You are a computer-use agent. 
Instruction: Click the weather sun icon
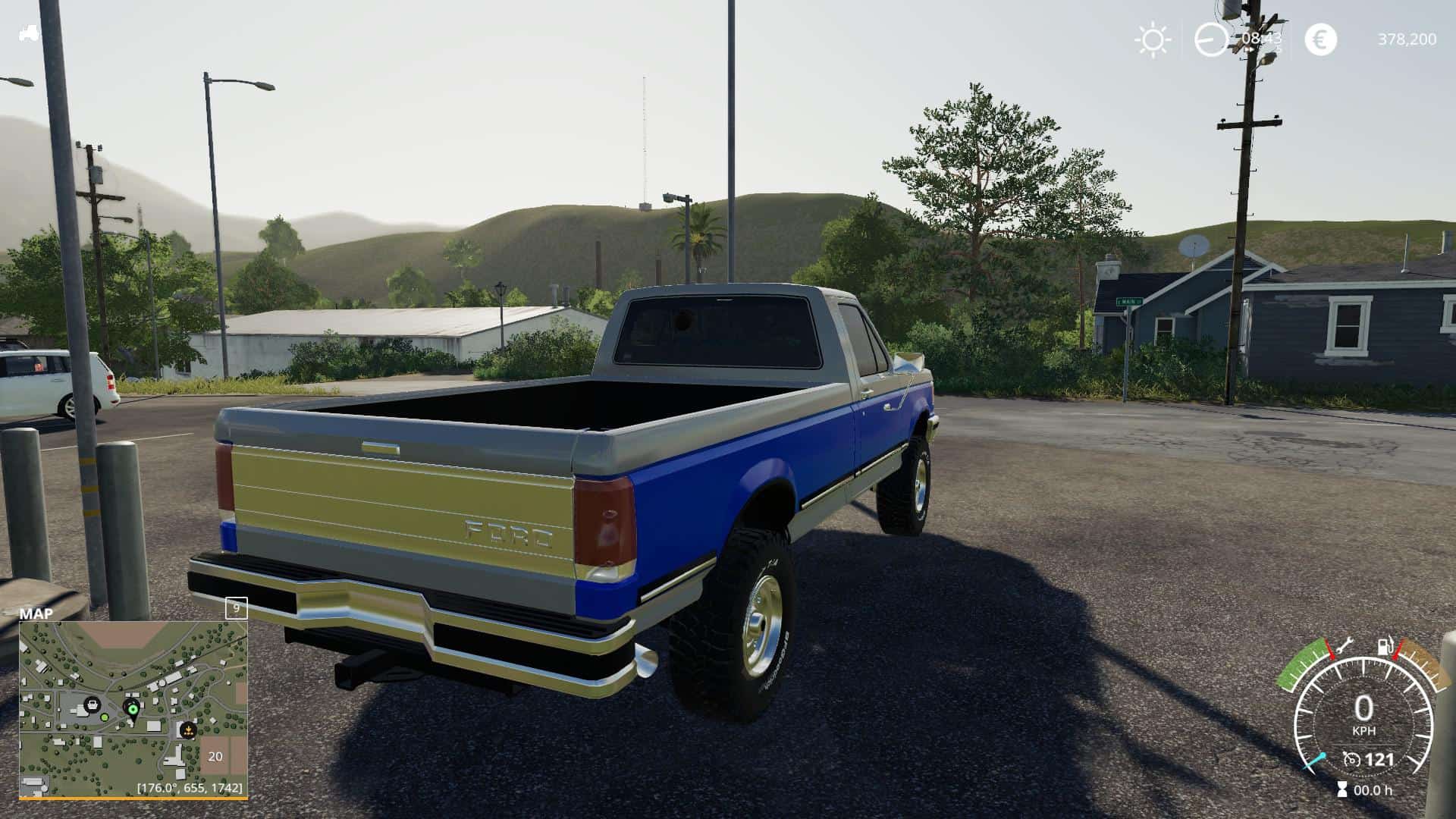point(1152,39)
